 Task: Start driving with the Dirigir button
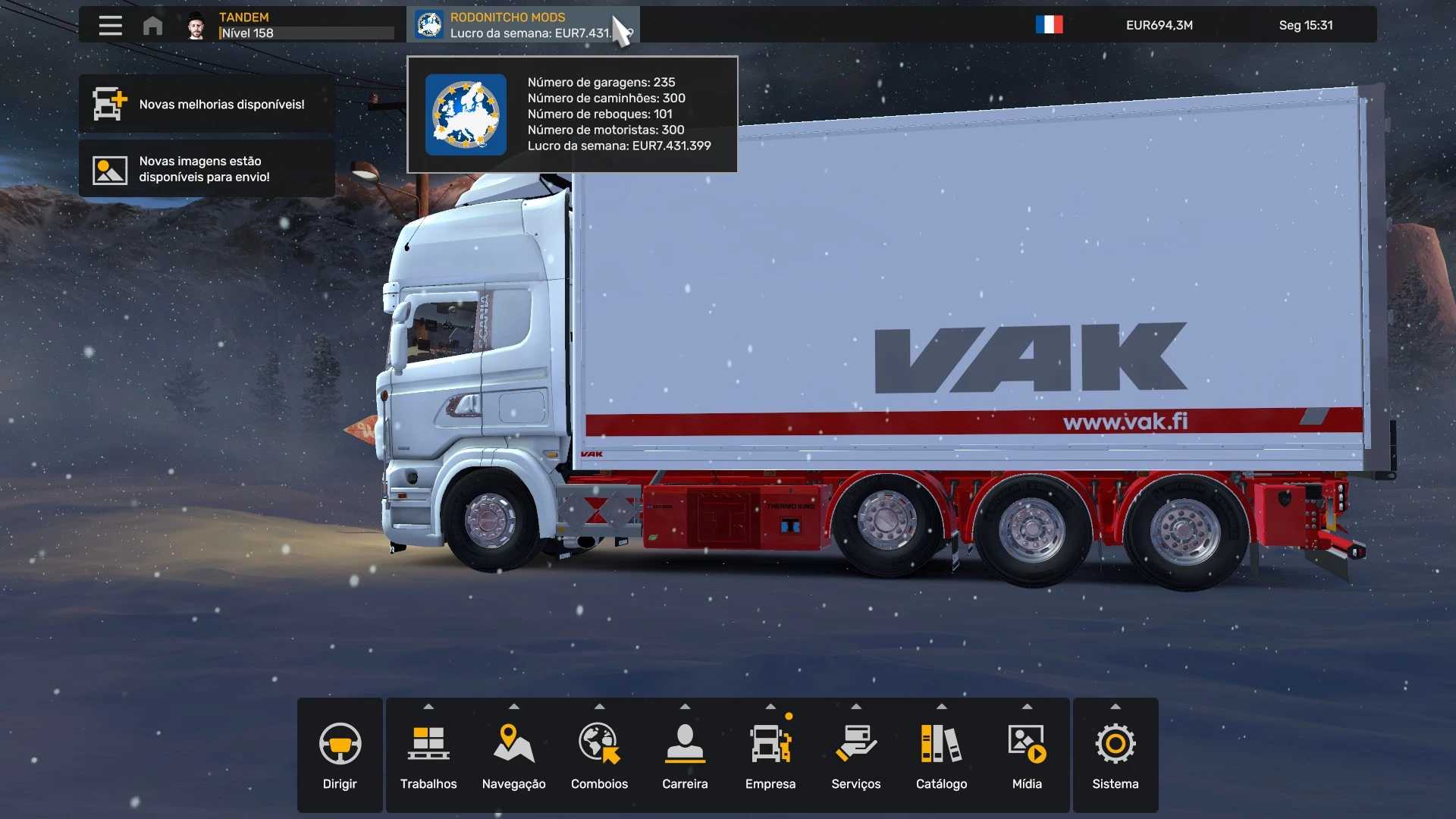point(340,755)
